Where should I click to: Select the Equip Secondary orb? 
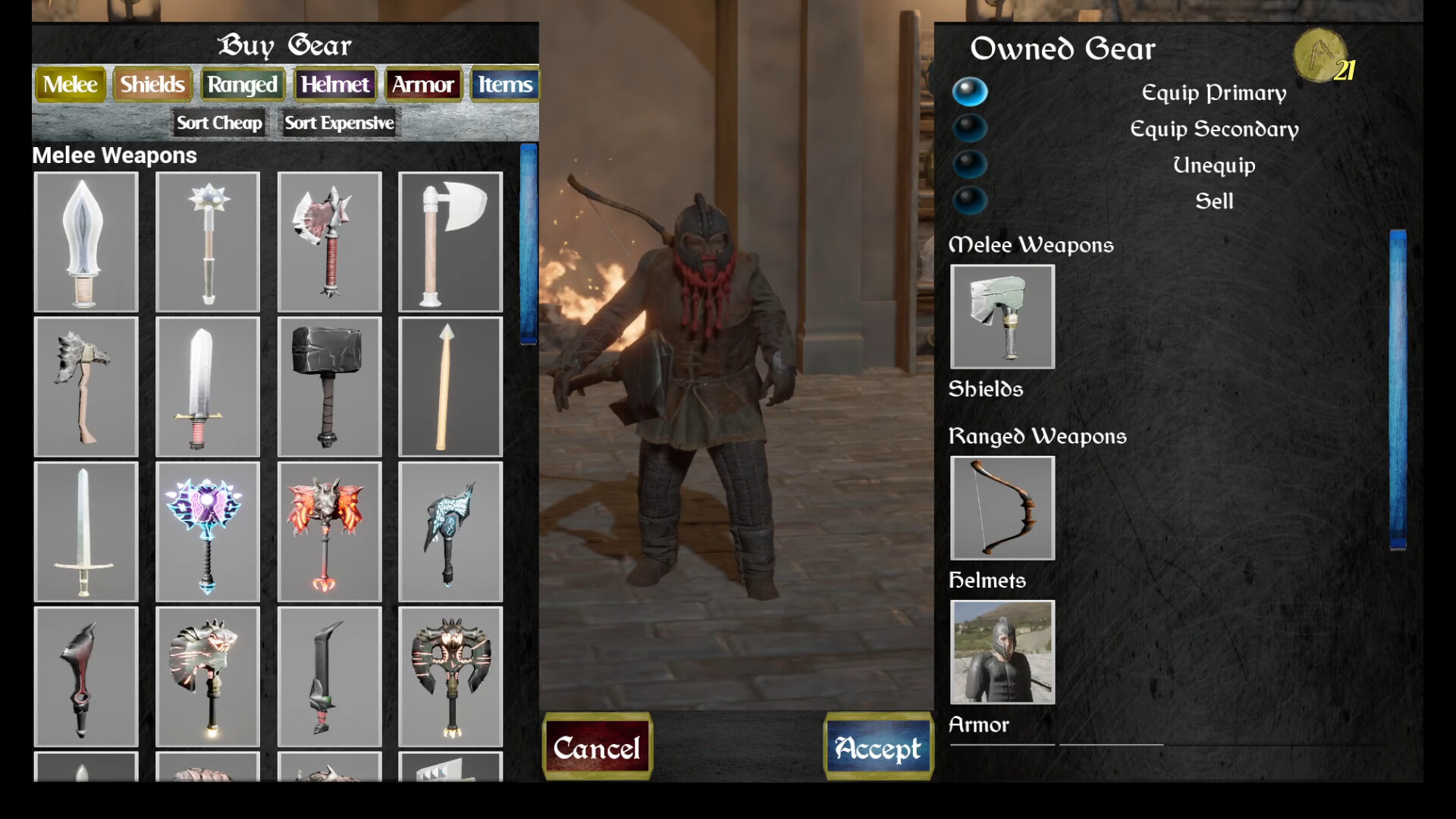(x=971, y=129)
